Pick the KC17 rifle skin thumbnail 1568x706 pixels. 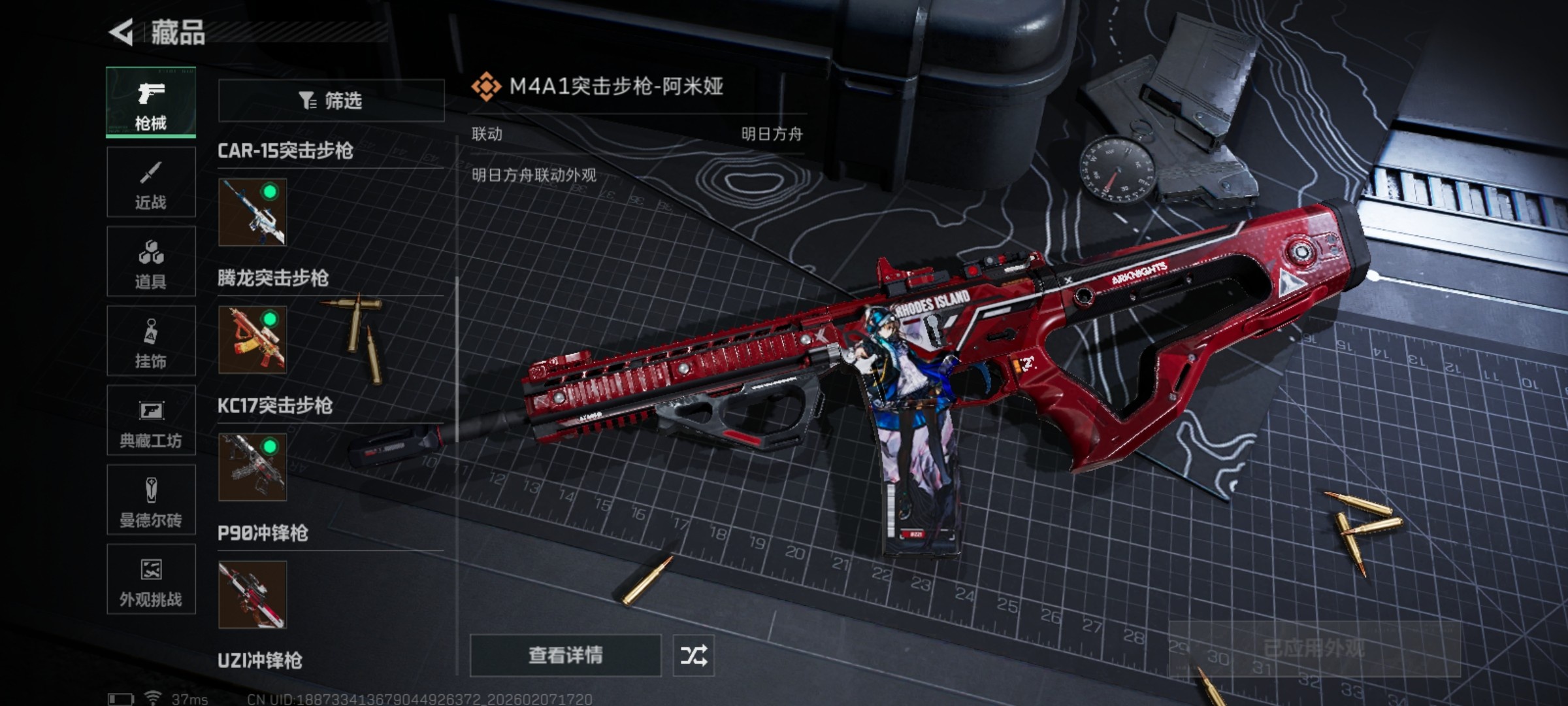tap(252, 467)
